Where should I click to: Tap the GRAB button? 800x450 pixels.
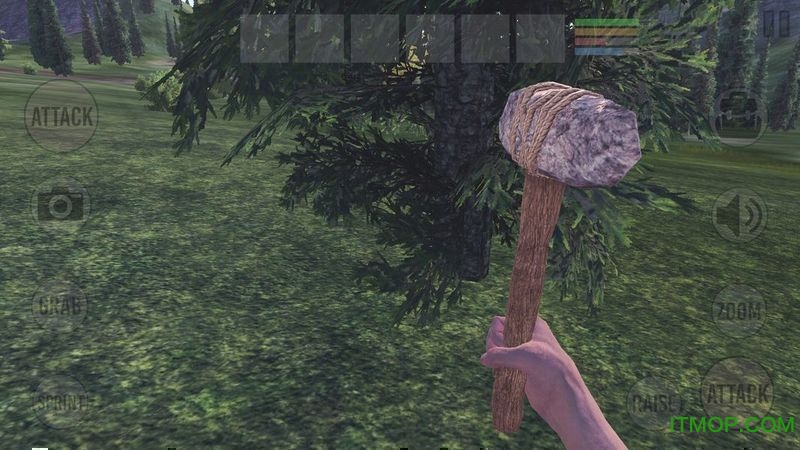(60, 305)
